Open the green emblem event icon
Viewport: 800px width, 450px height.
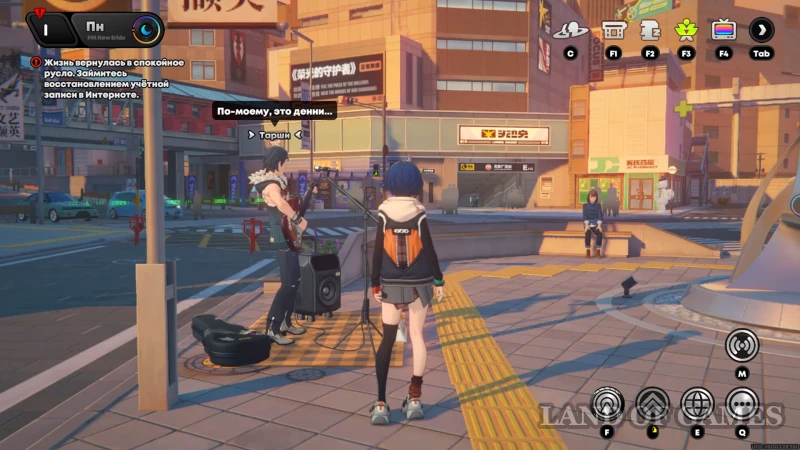(x=686, y=30)
